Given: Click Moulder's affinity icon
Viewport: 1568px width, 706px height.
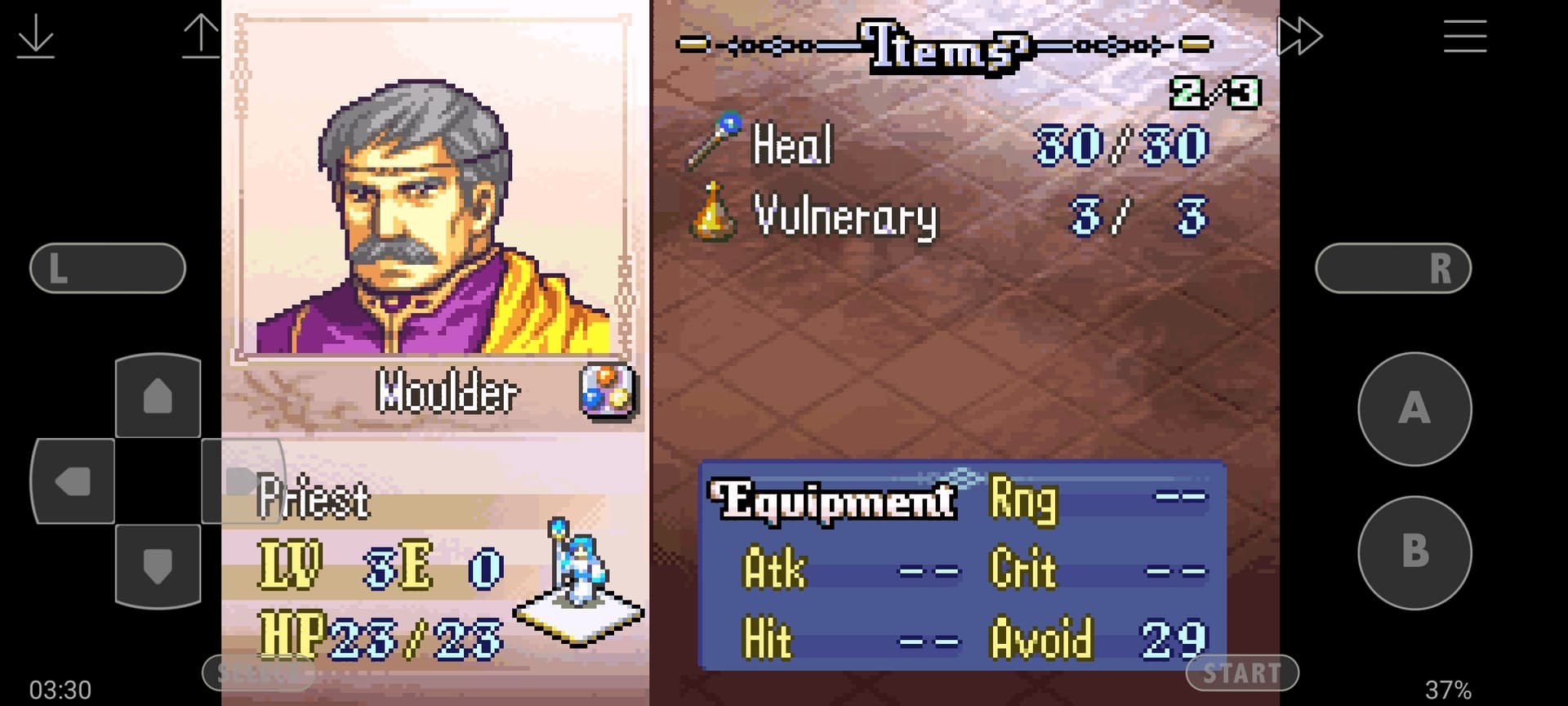Looking at the screenshot, I should coord(608,391).
